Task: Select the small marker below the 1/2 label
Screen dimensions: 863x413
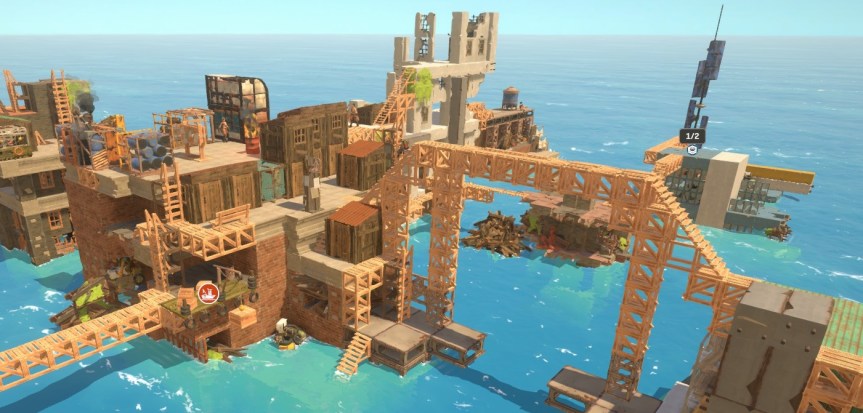Action: coord(692,149)
